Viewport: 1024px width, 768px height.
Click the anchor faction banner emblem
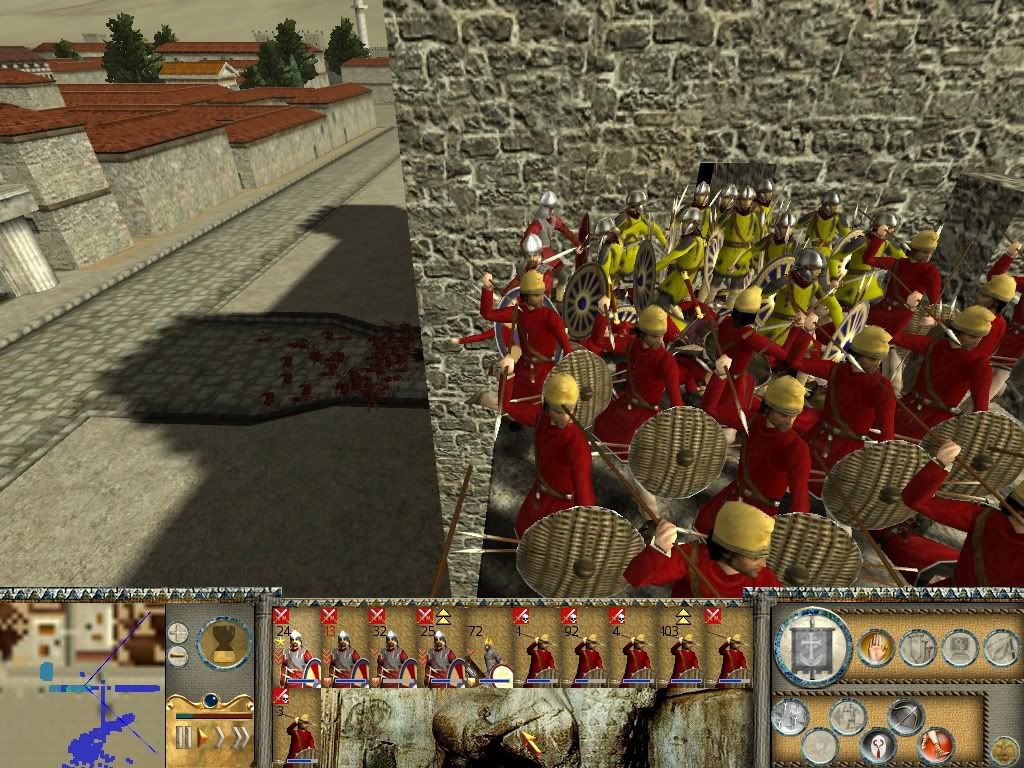[812, 648]
